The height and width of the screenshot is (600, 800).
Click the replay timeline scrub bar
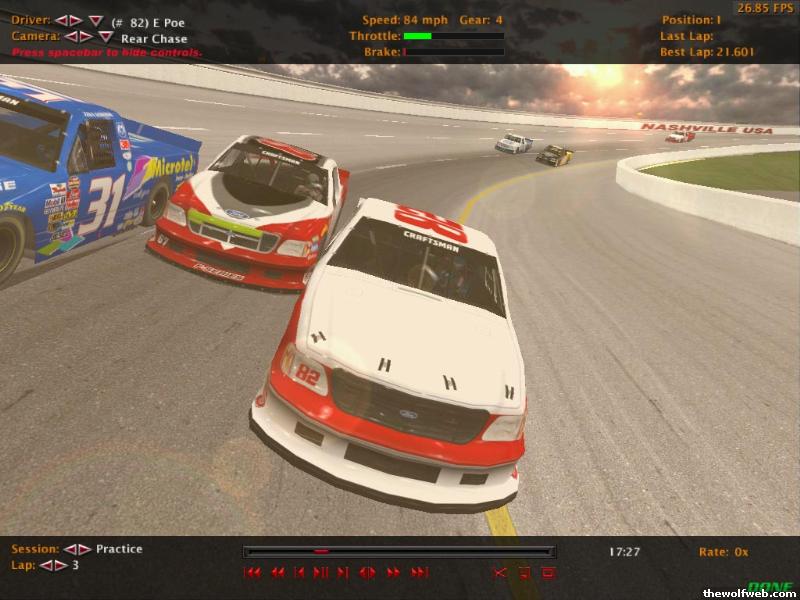tap(399, 551)
